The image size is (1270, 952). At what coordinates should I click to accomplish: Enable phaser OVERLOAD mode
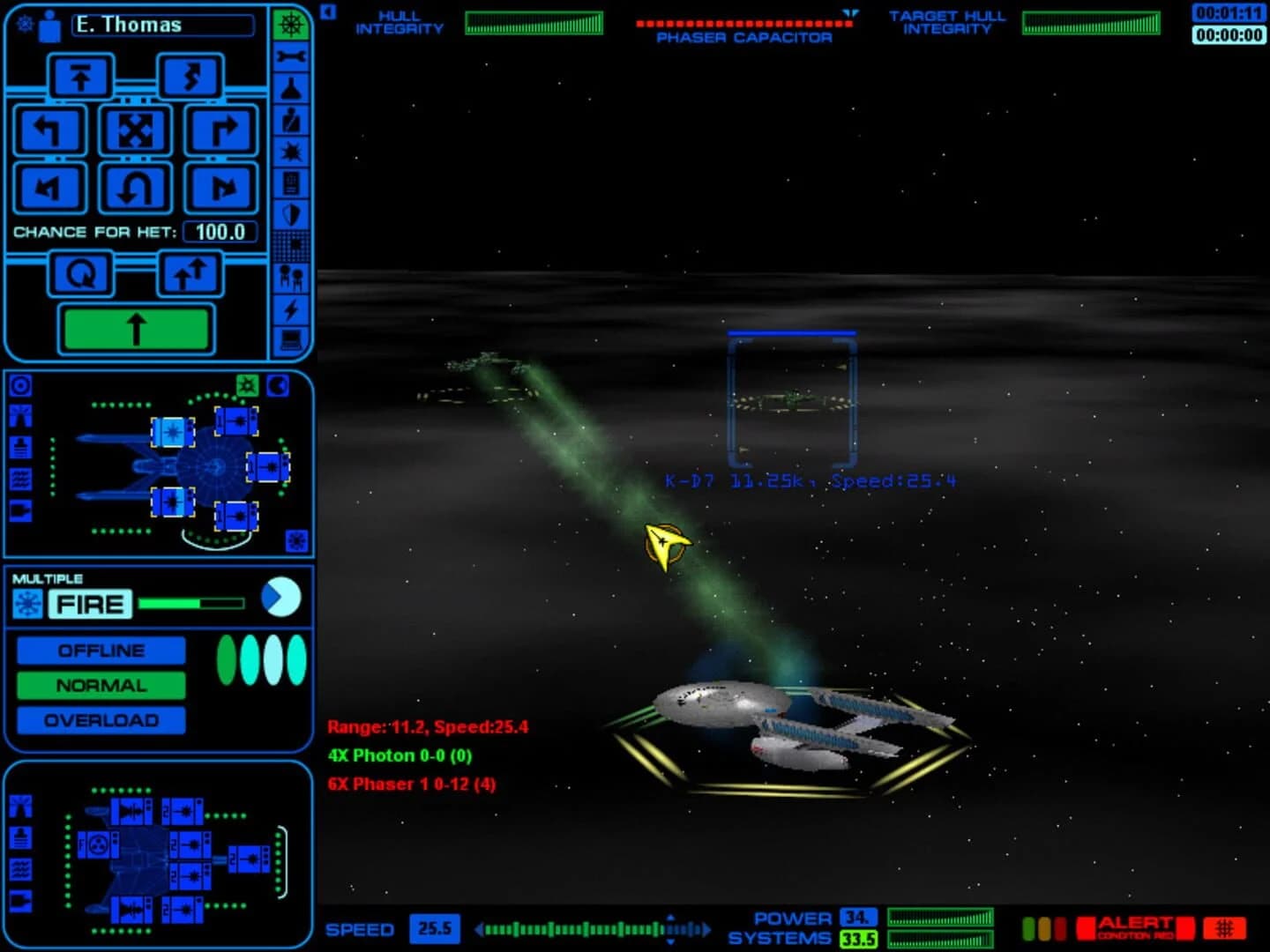[x=101, y=720]
